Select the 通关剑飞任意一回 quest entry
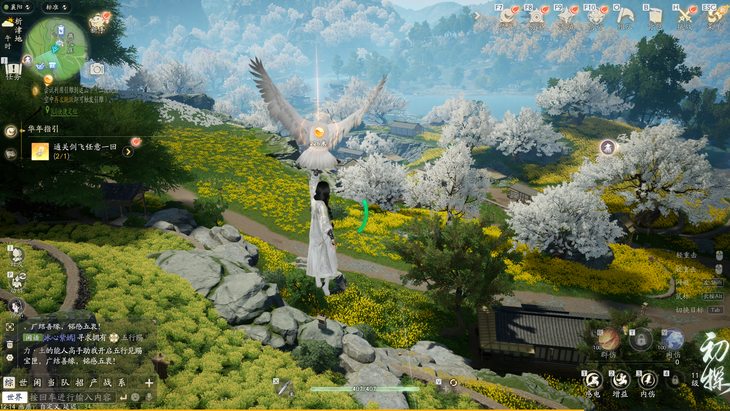The width and height of the screenshot is (730, 411). click(x=84, y=150)
